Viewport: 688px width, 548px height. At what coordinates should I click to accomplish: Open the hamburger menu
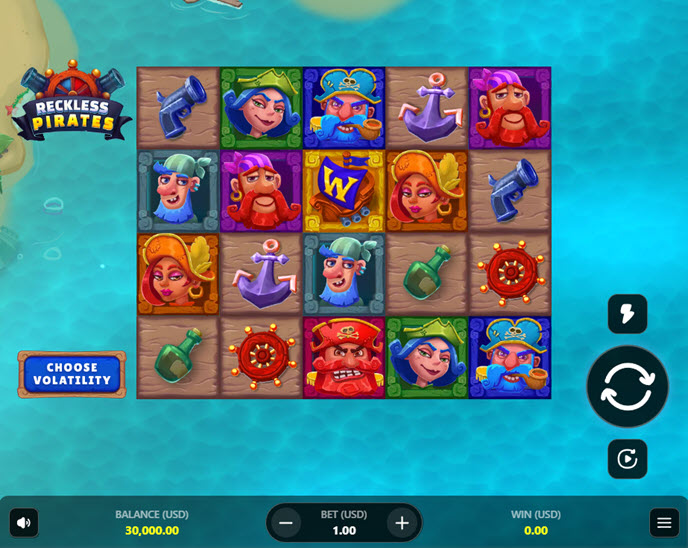[x=664, y=522]
